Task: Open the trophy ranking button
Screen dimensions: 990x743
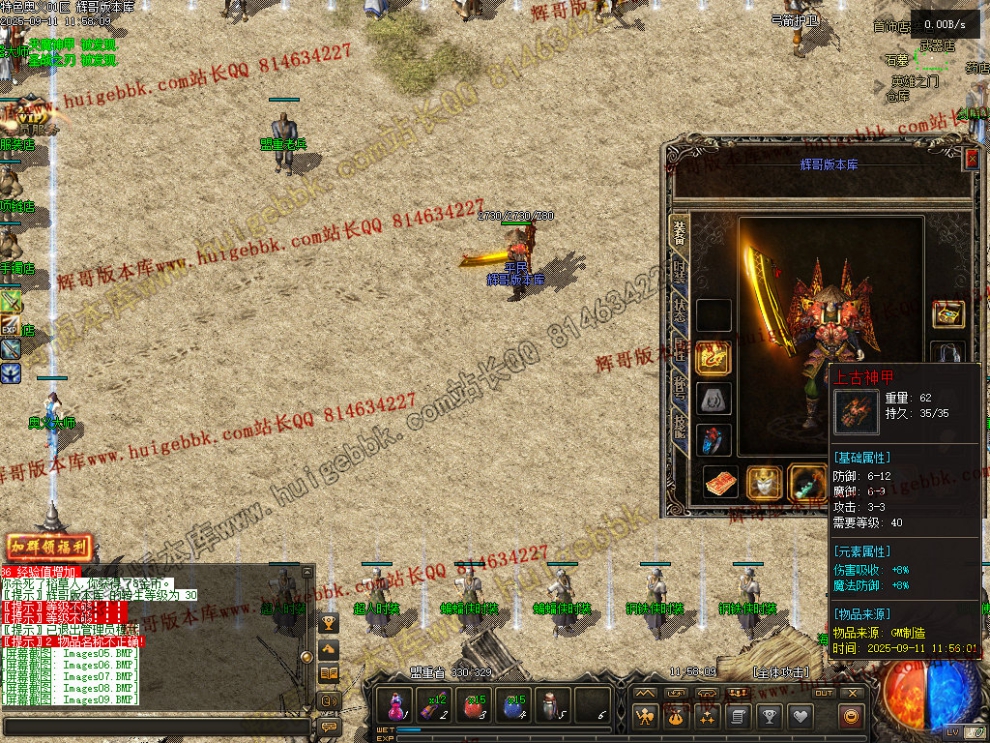Action: (768, 716)
